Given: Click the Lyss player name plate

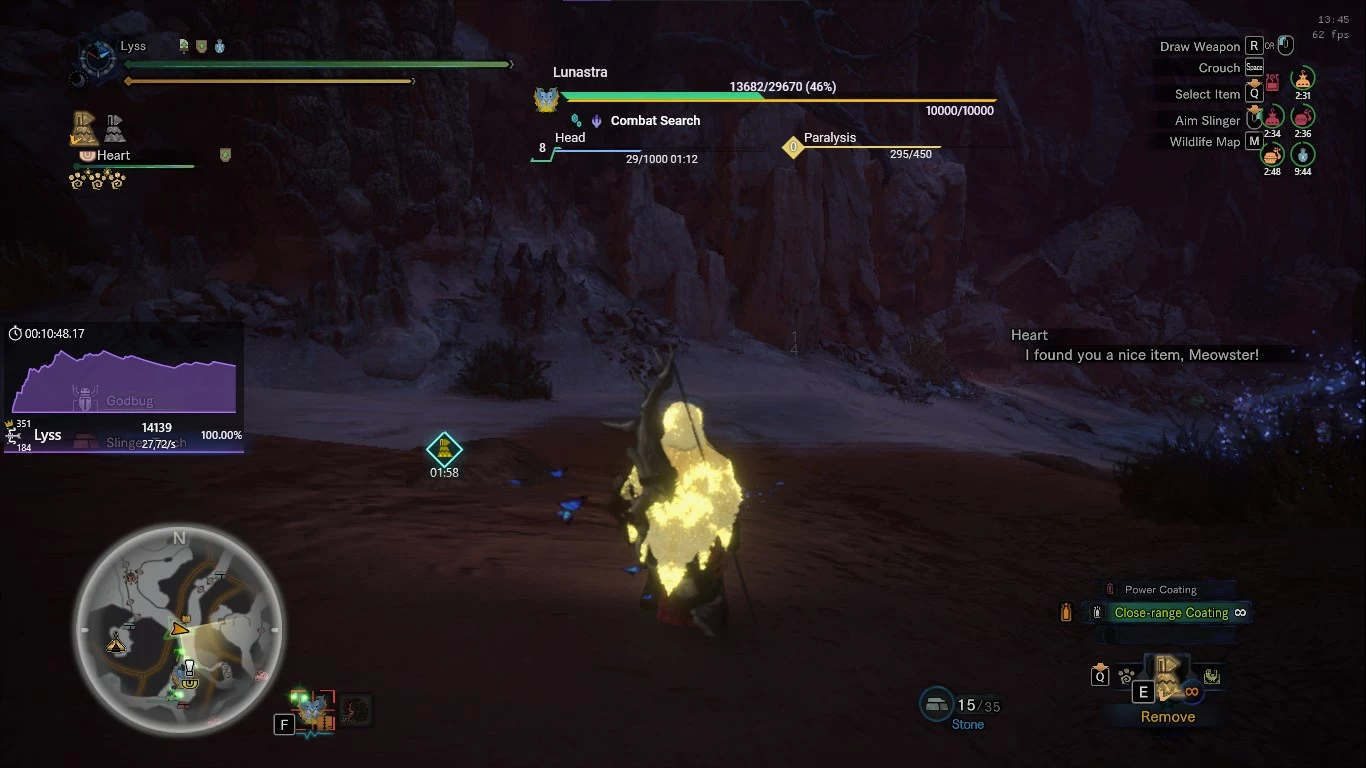Looking at the screenshot, I should 132,46.
